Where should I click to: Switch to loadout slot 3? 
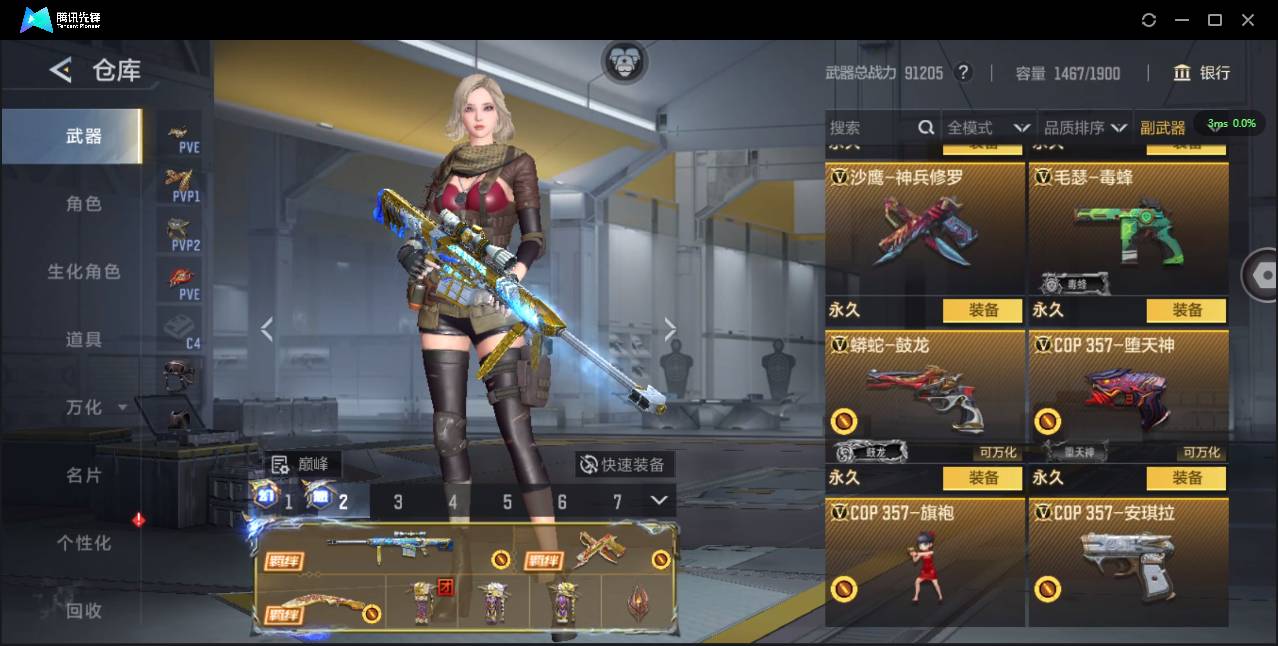[398, 502]
